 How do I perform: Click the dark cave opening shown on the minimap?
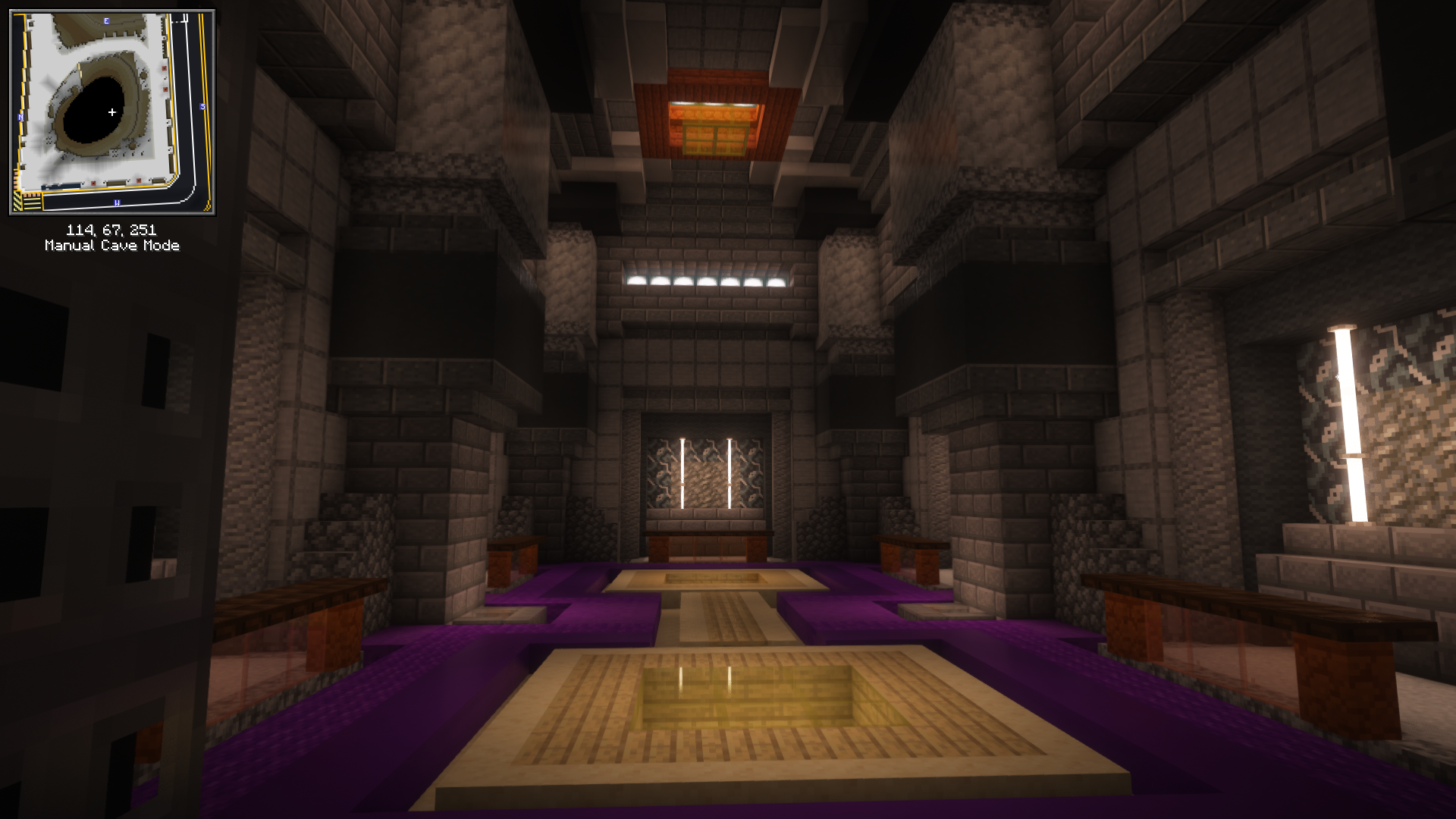coord(102,110)
